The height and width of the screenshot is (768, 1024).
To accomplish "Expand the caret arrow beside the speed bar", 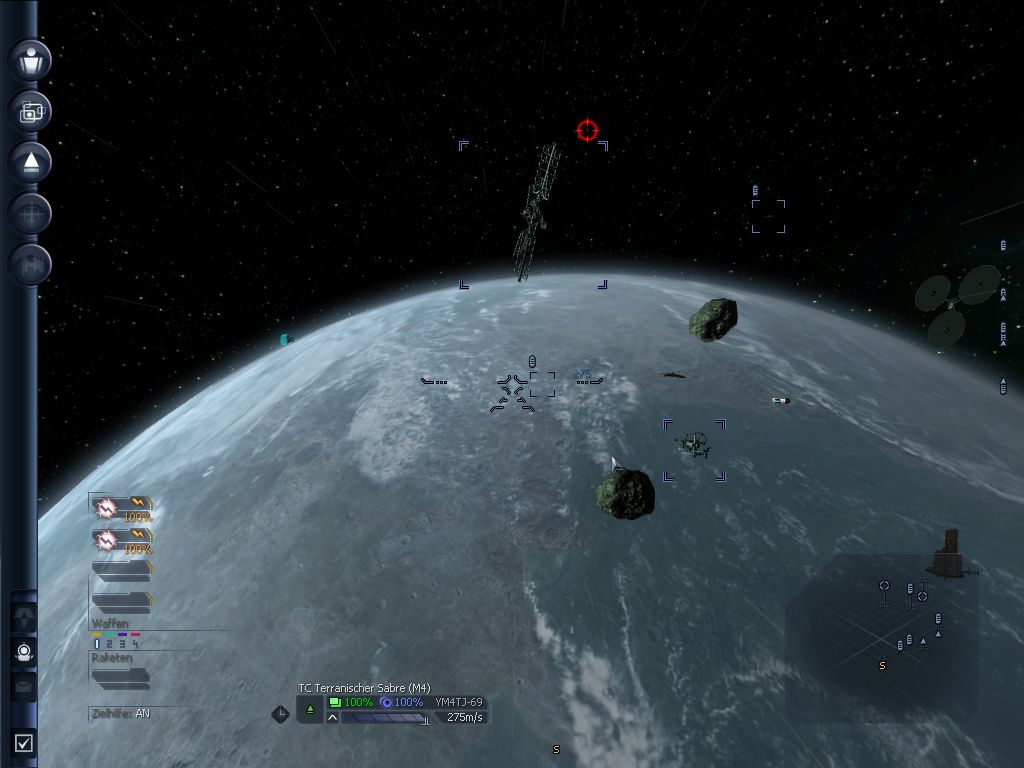I will [332, 718].
